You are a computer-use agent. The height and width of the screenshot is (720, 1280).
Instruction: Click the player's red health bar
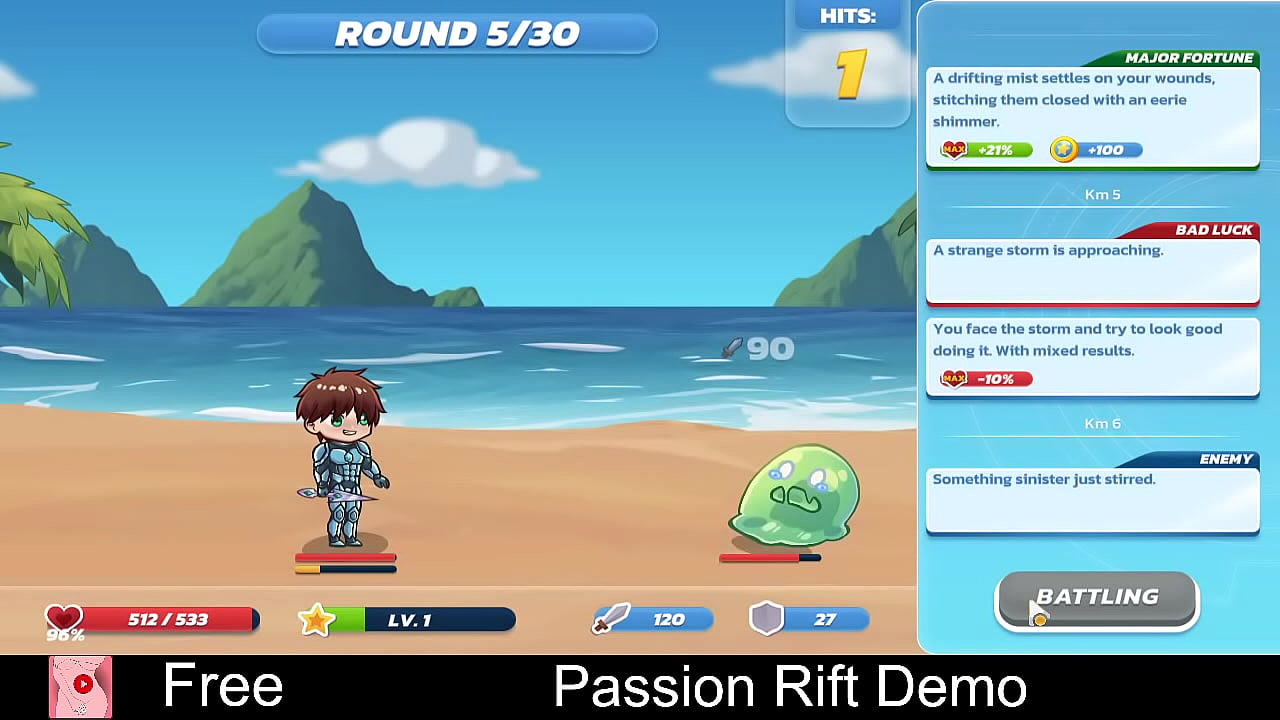345,556
